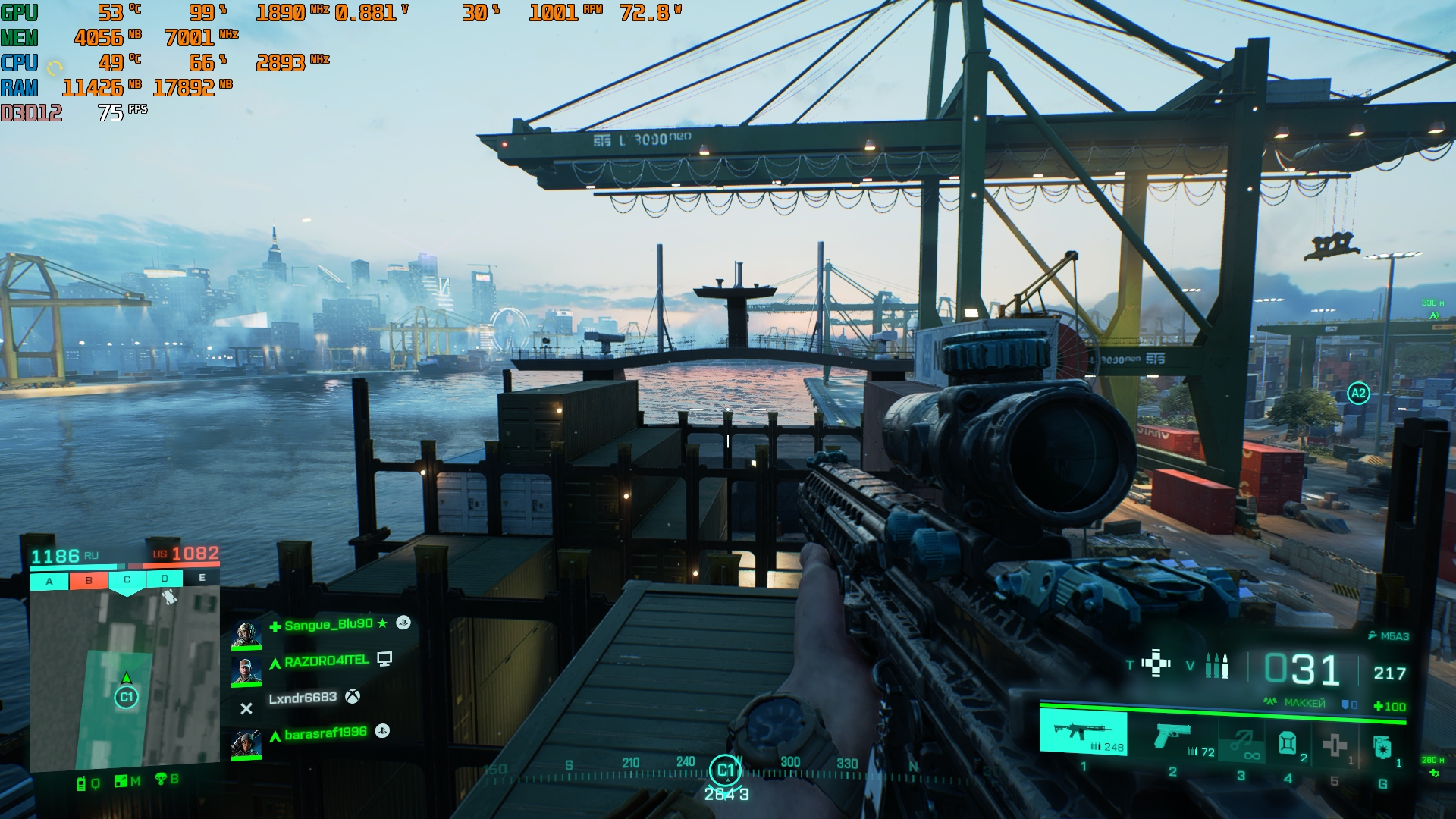Click the C1 objective marker on compass
The width and height of the screenshot is (1456, 819).
(725, 770)
